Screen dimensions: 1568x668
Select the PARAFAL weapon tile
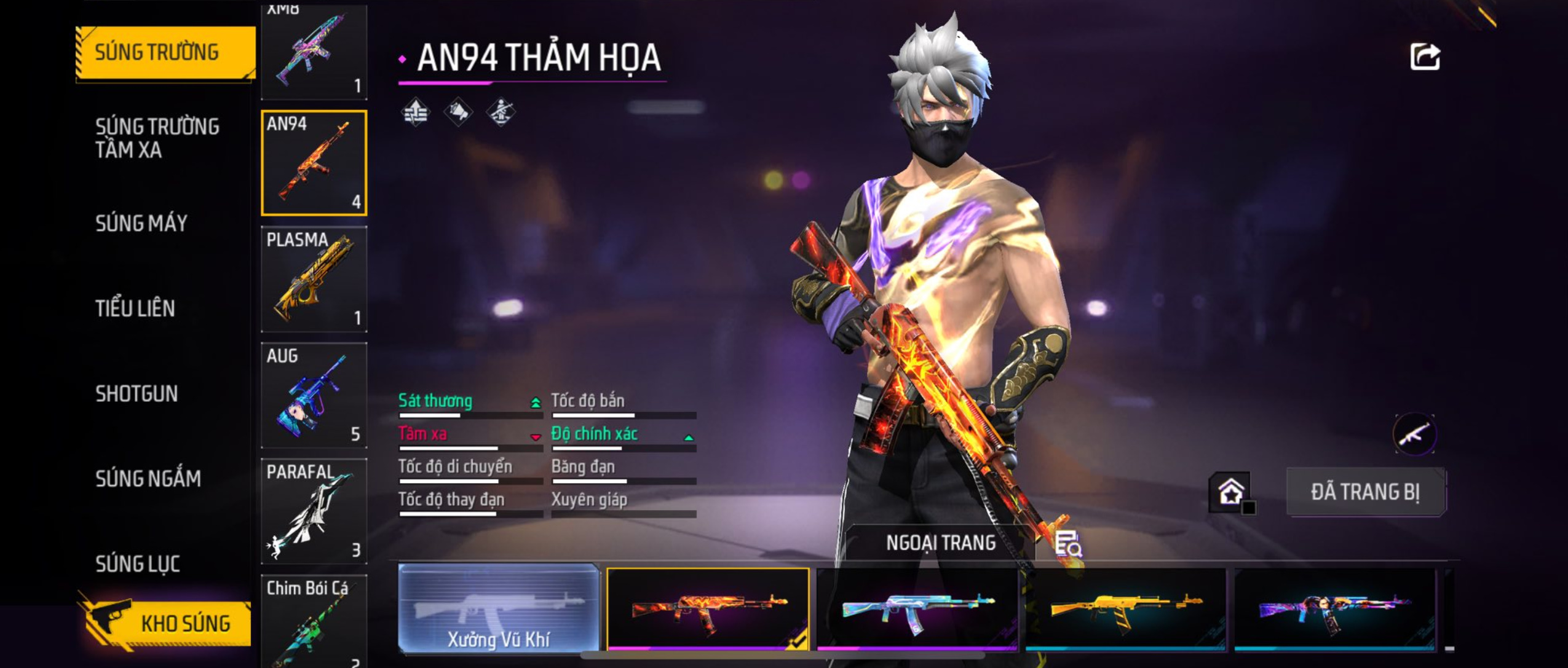click(x=314, y=511)
